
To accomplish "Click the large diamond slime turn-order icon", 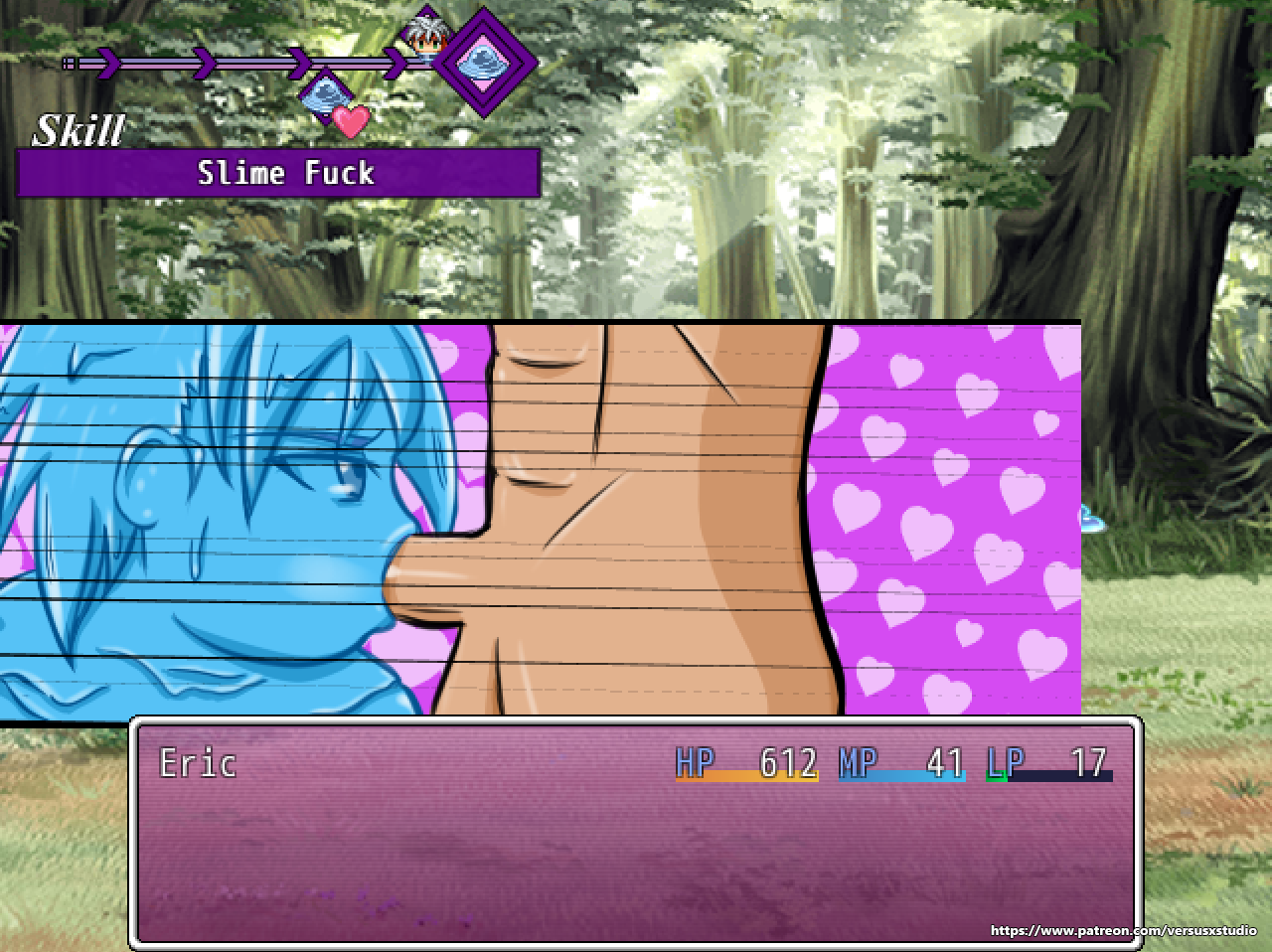I will click(484, 62).
